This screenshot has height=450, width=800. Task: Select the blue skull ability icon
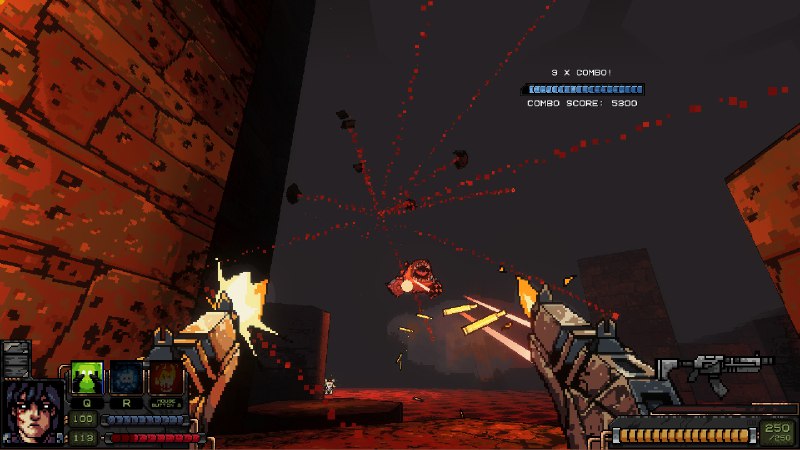coord(126,378)
